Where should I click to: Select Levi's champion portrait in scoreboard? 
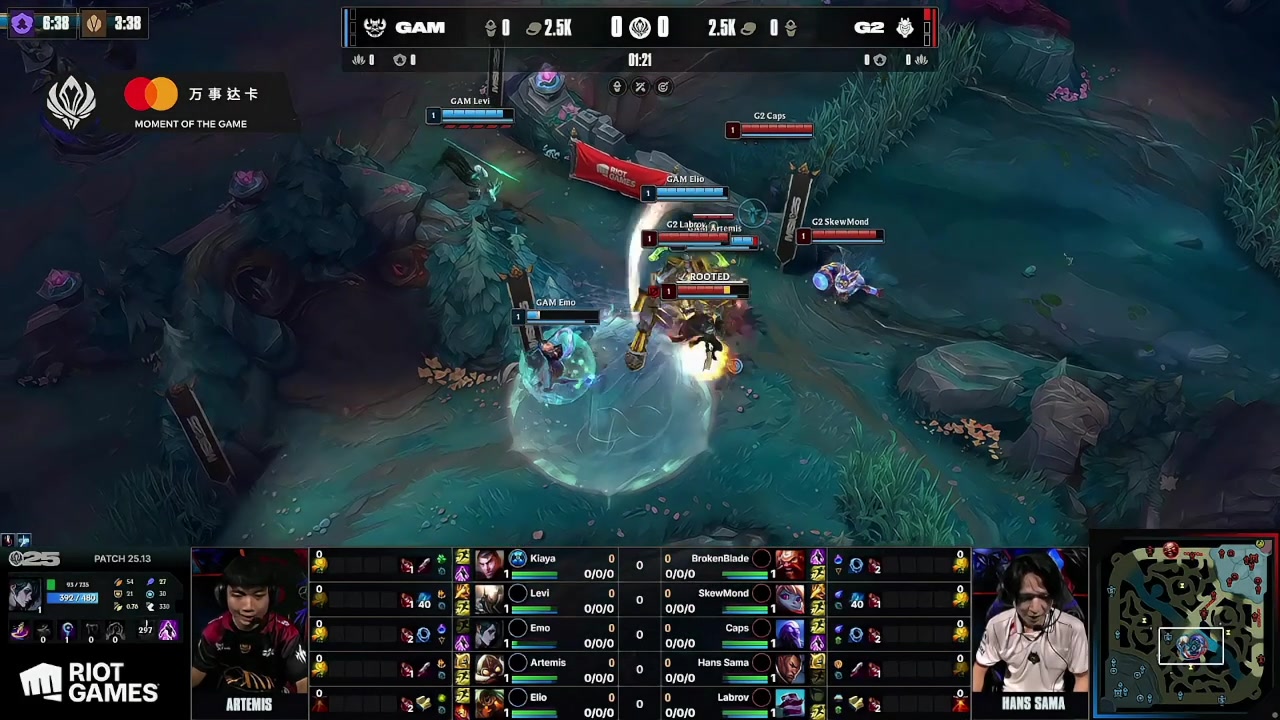click(x=489, y=600)
